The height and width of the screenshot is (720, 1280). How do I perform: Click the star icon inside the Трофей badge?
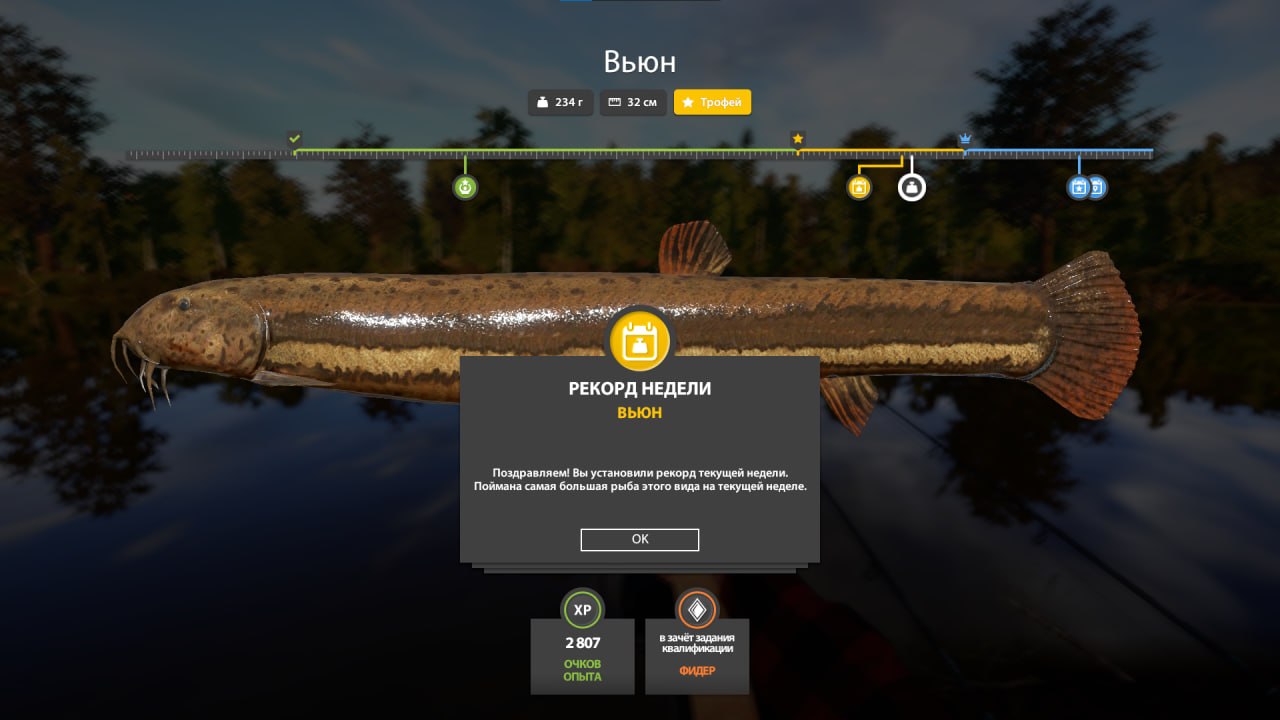[x=687, y=102]
